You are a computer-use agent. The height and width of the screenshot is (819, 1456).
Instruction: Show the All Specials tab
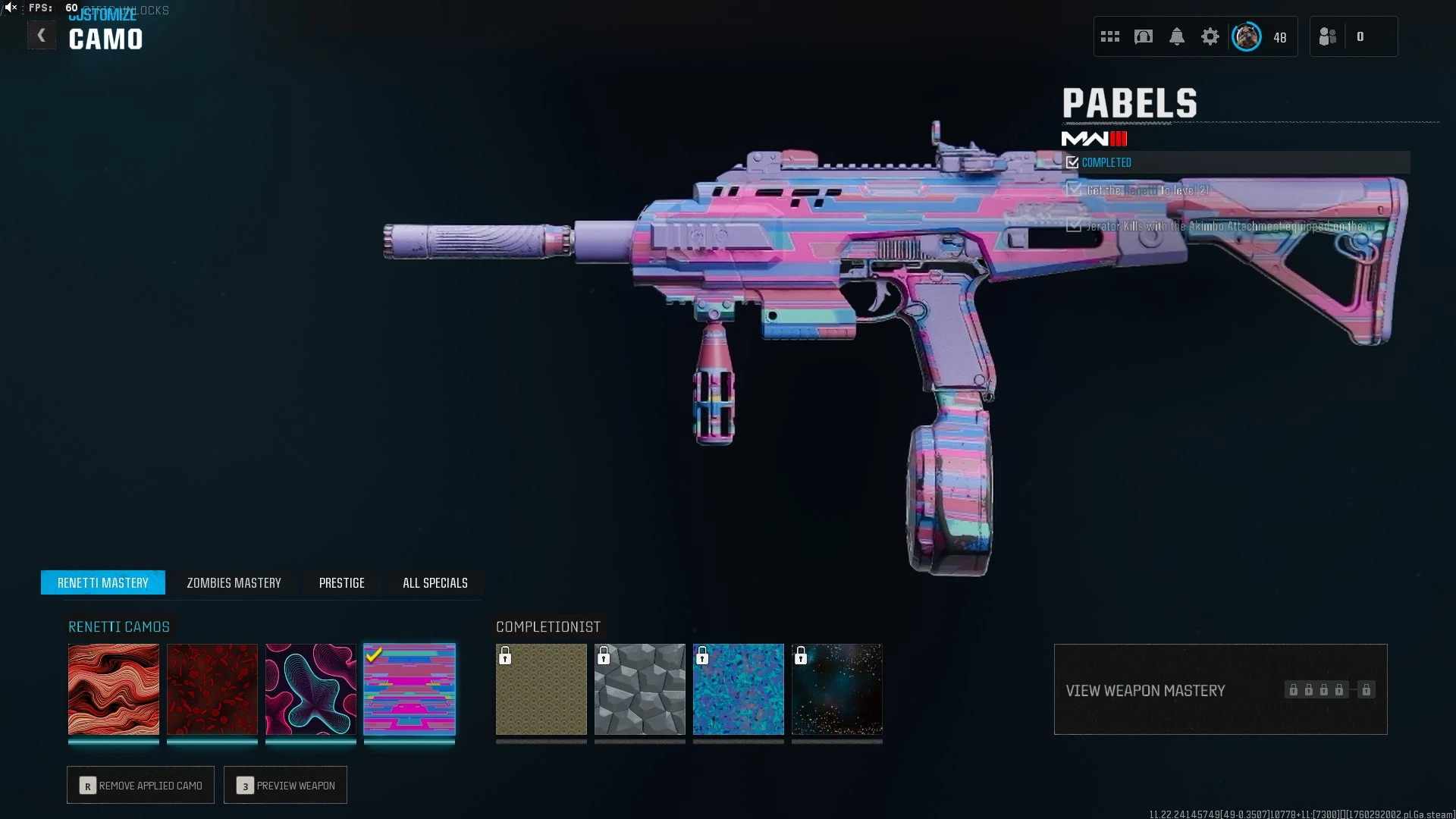pyautogui.click(x=435, y=582)
